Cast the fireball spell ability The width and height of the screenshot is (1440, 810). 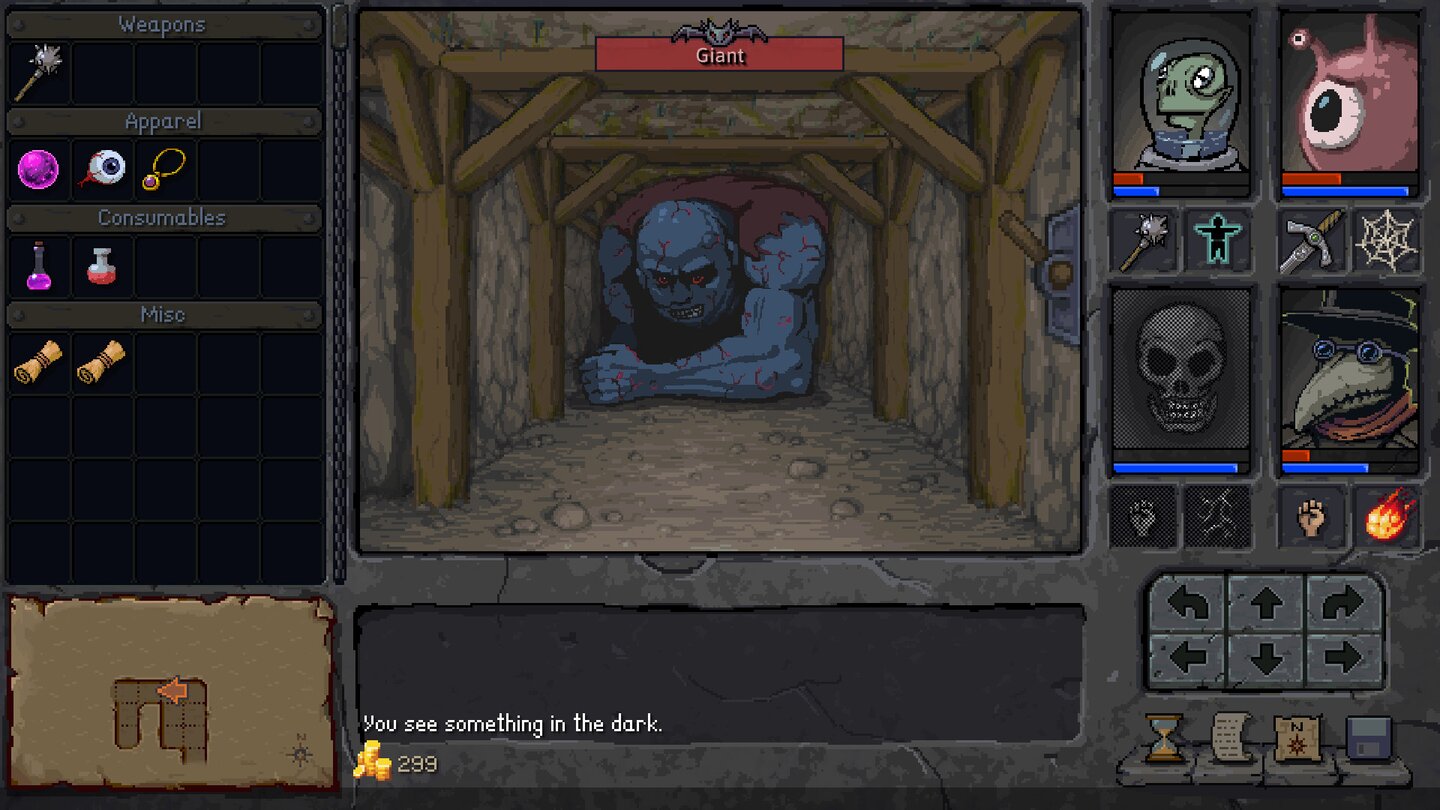(1386, 515)
